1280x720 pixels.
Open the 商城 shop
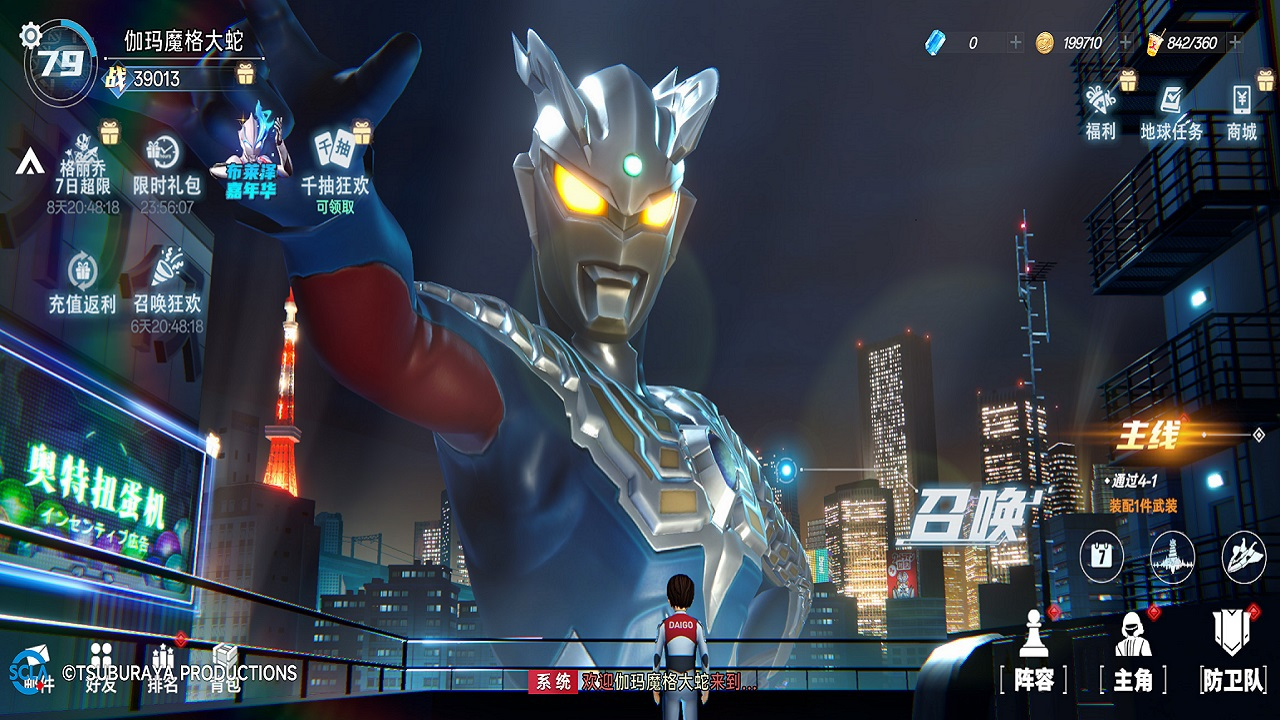click(1241, 112)
